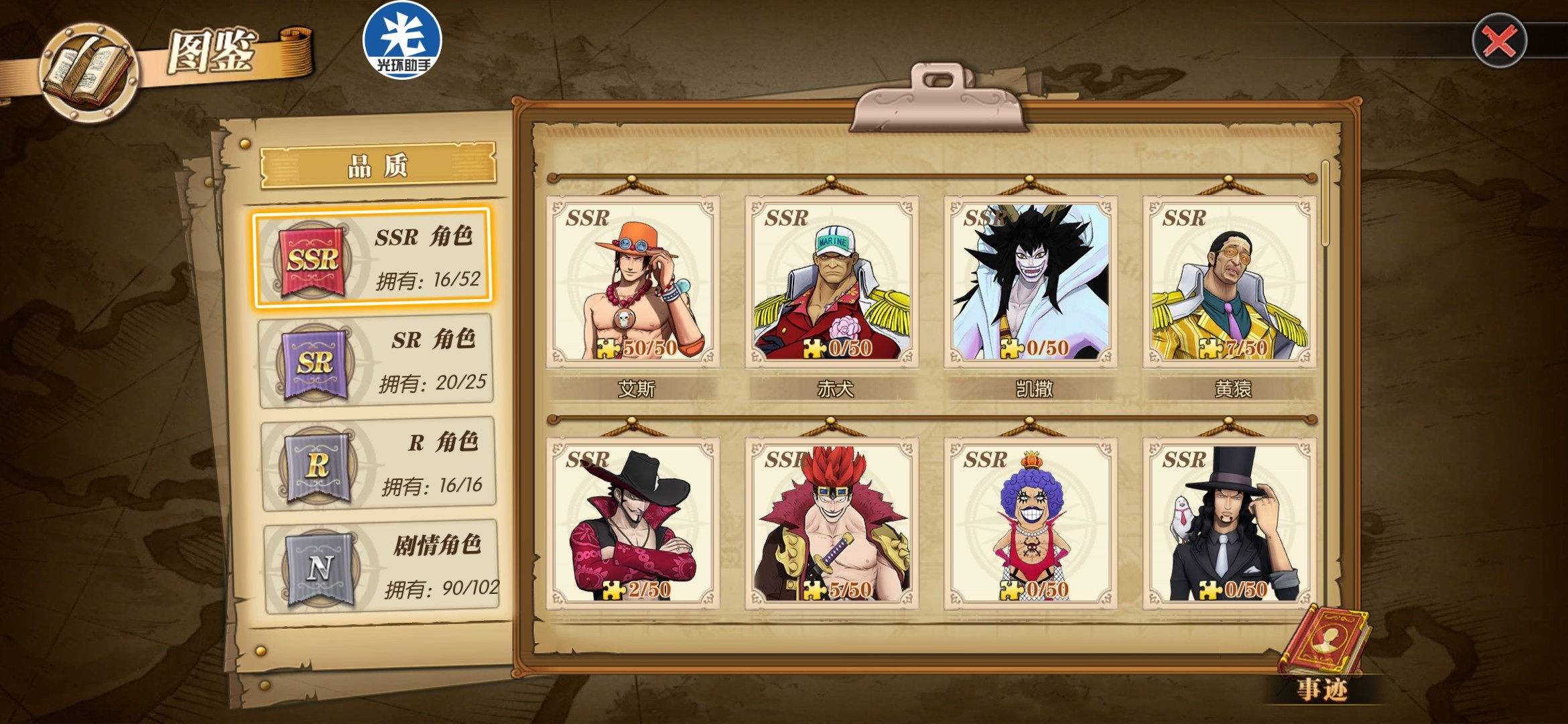View the 凯撒 character card

(x=1031, y=282)
